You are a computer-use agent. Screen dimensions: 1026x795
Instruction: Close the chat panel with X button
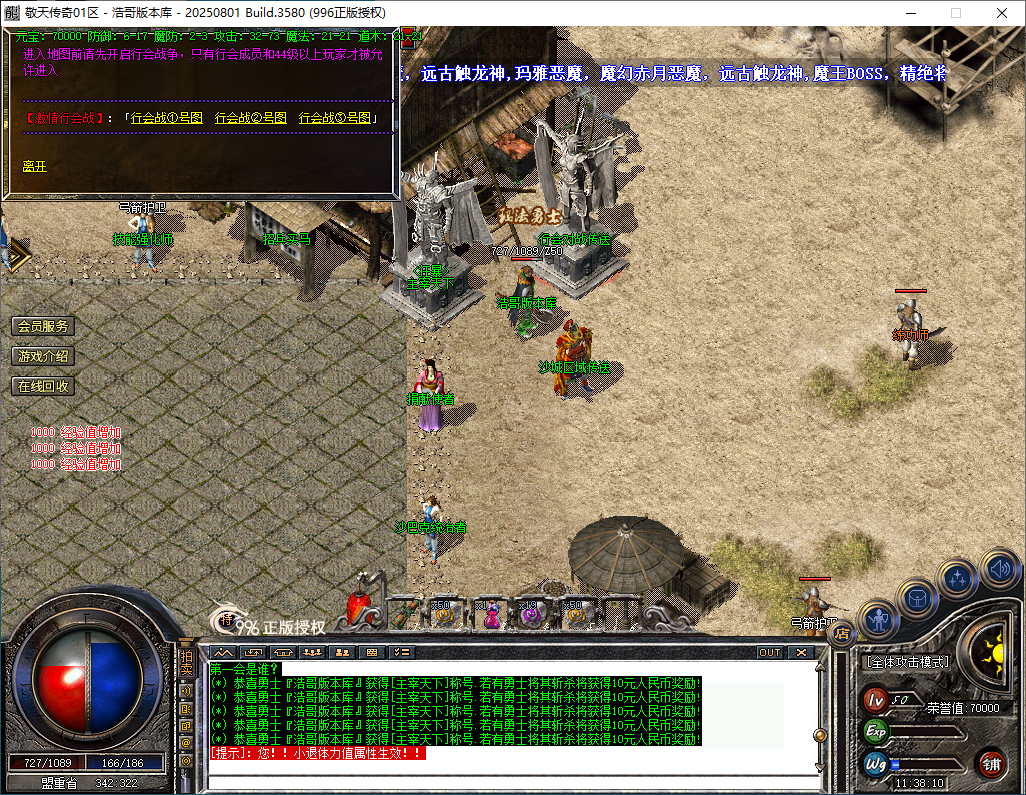pos(800,652)
